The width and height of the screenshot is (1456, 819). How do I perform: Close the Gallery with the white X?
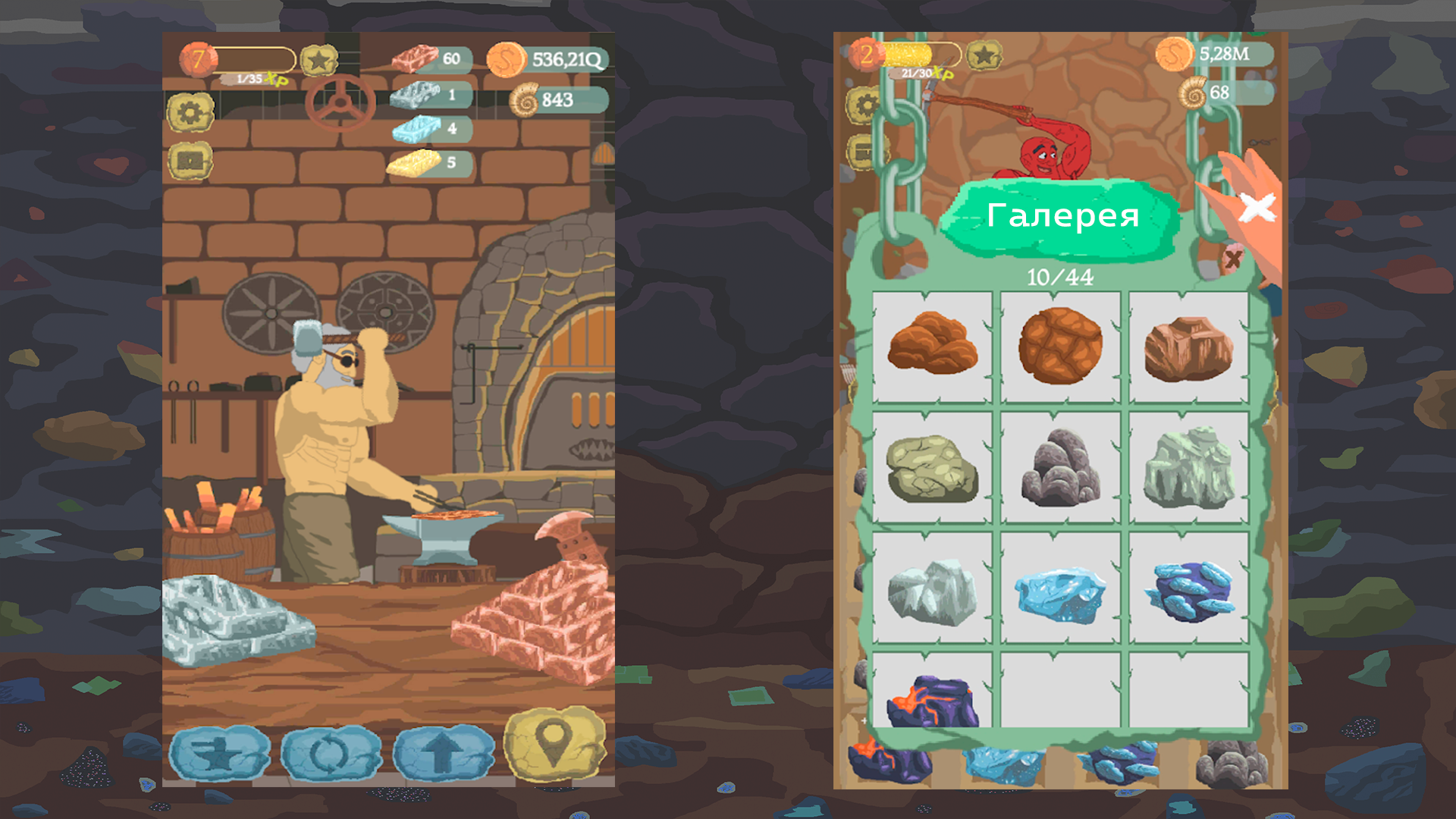click(1259, 206)
